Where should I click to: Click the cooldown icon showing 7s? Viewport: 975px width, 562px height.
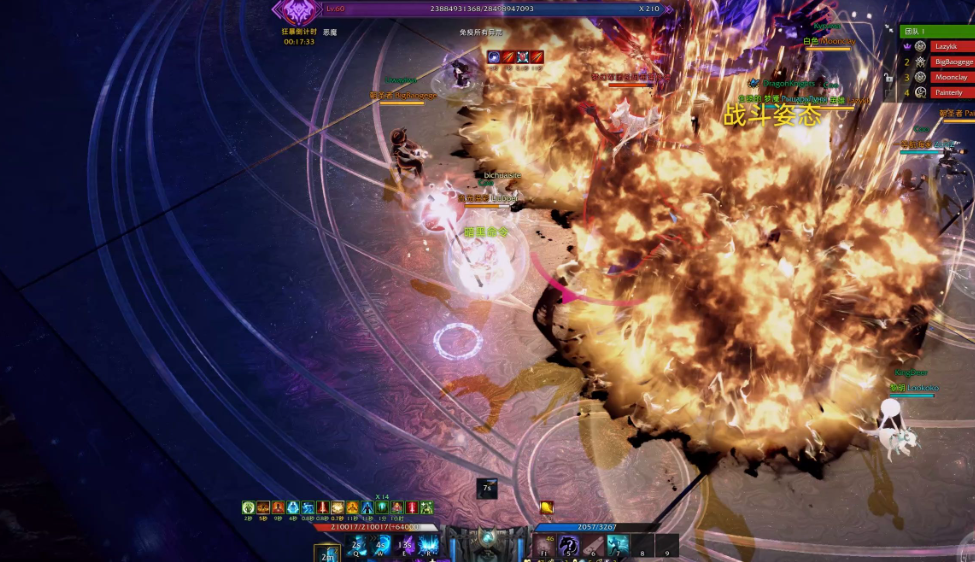tap(487, 489)
